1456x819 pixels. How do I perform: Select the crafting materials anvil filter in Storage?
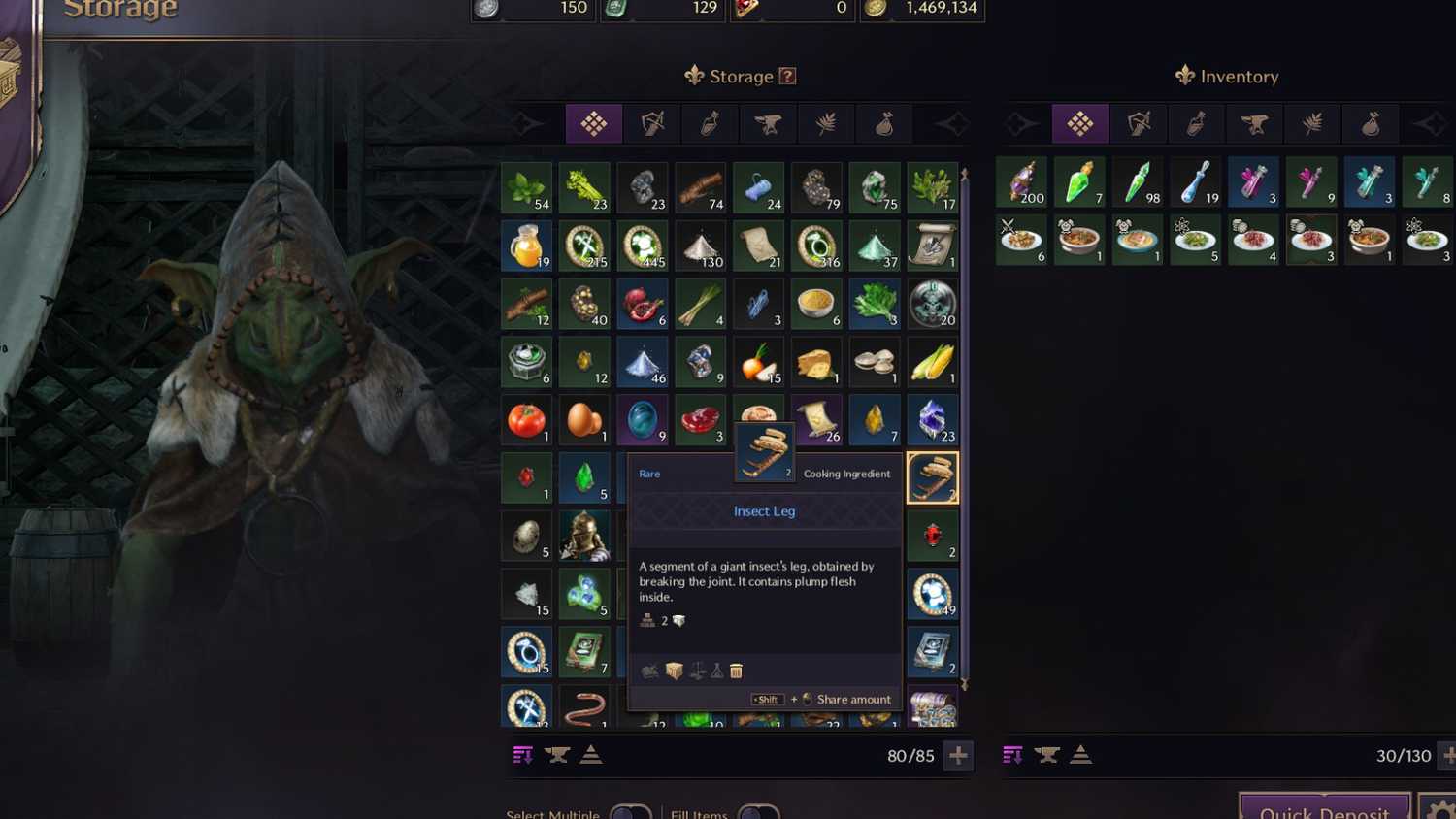[x=768, y=123]
